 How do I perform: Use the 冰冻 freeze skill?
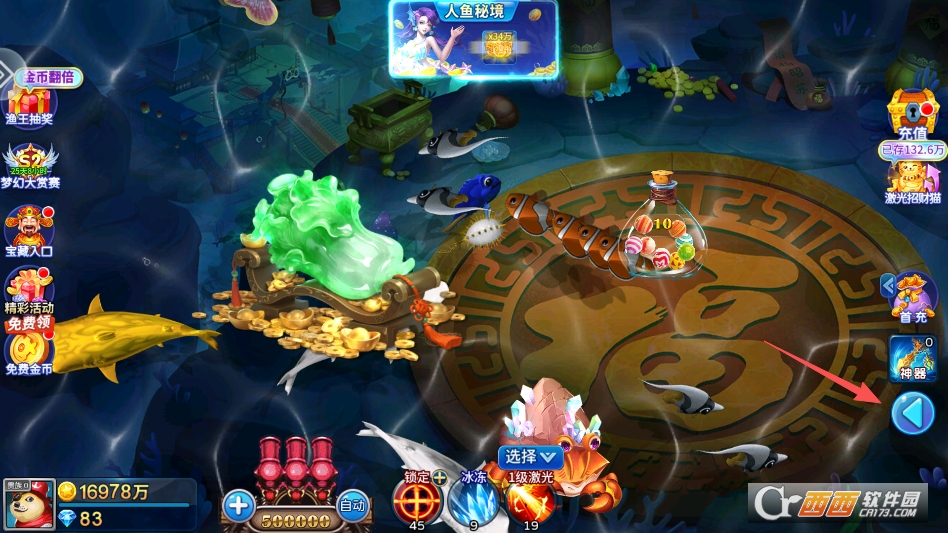[x=472, y=500]
